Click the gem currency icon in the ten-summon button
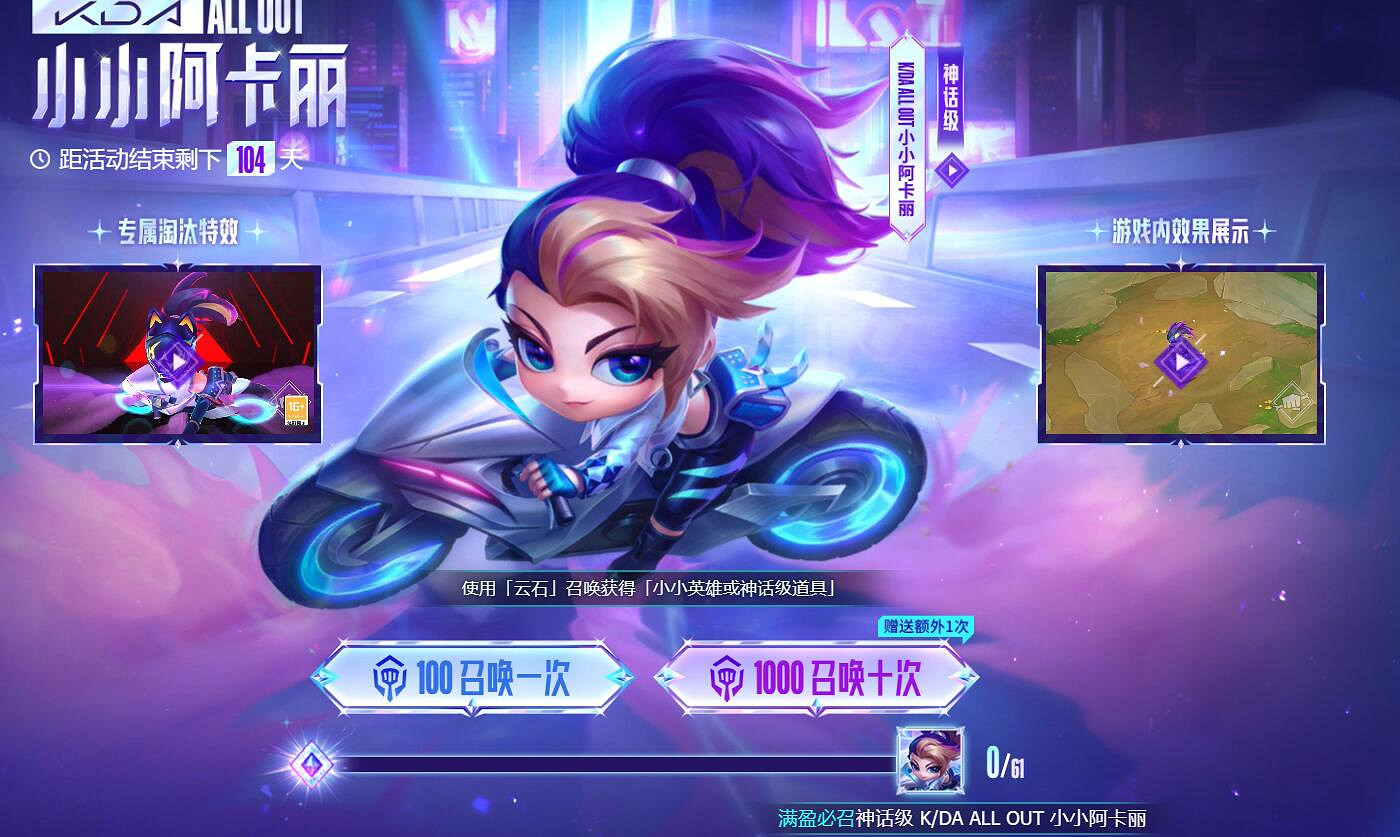Viewport: 1400px width, 837px height. [x=729, y=680]
